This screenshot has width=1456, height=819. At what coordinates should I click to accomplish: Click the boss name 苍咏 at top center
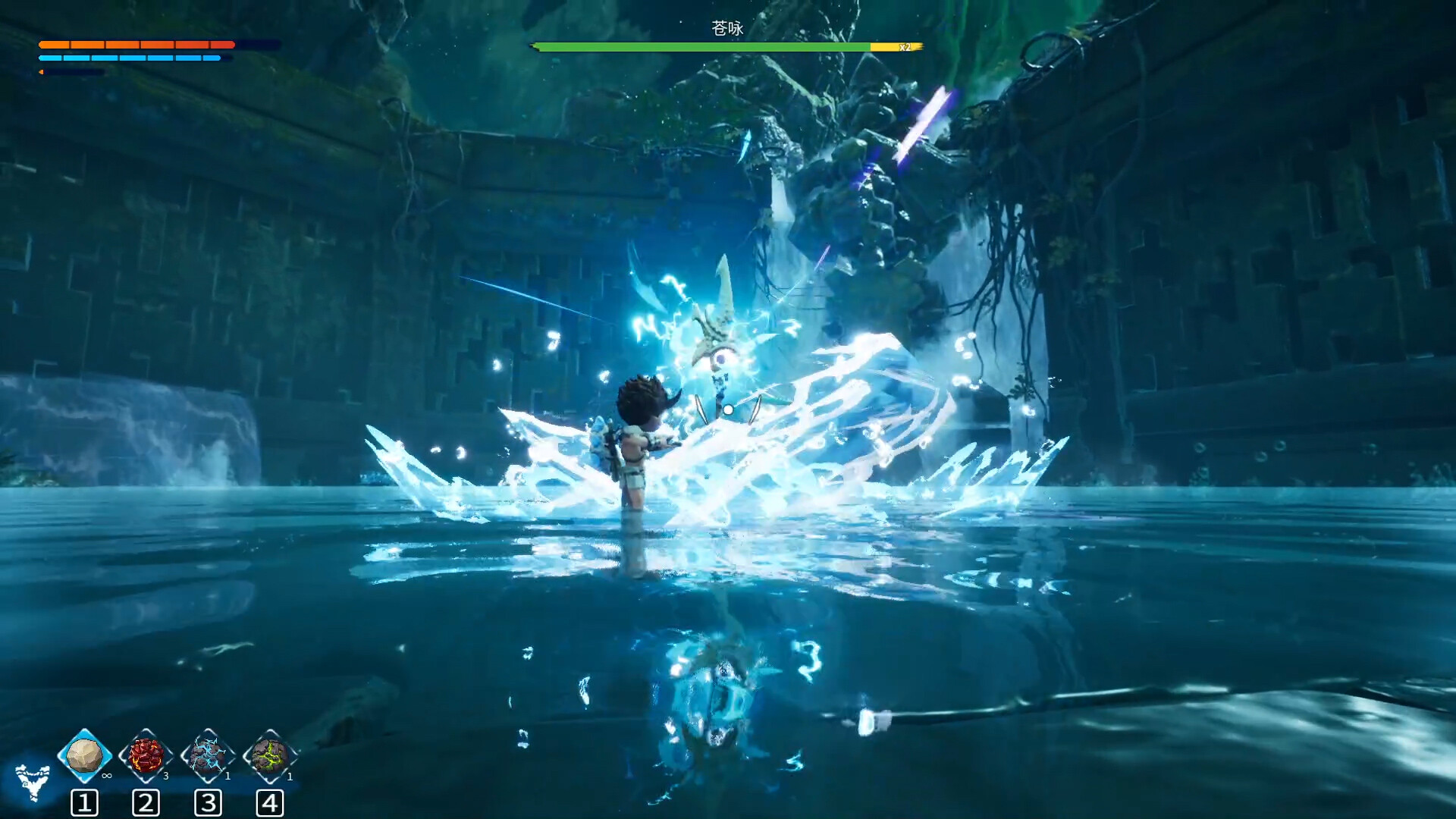(727, 29)
